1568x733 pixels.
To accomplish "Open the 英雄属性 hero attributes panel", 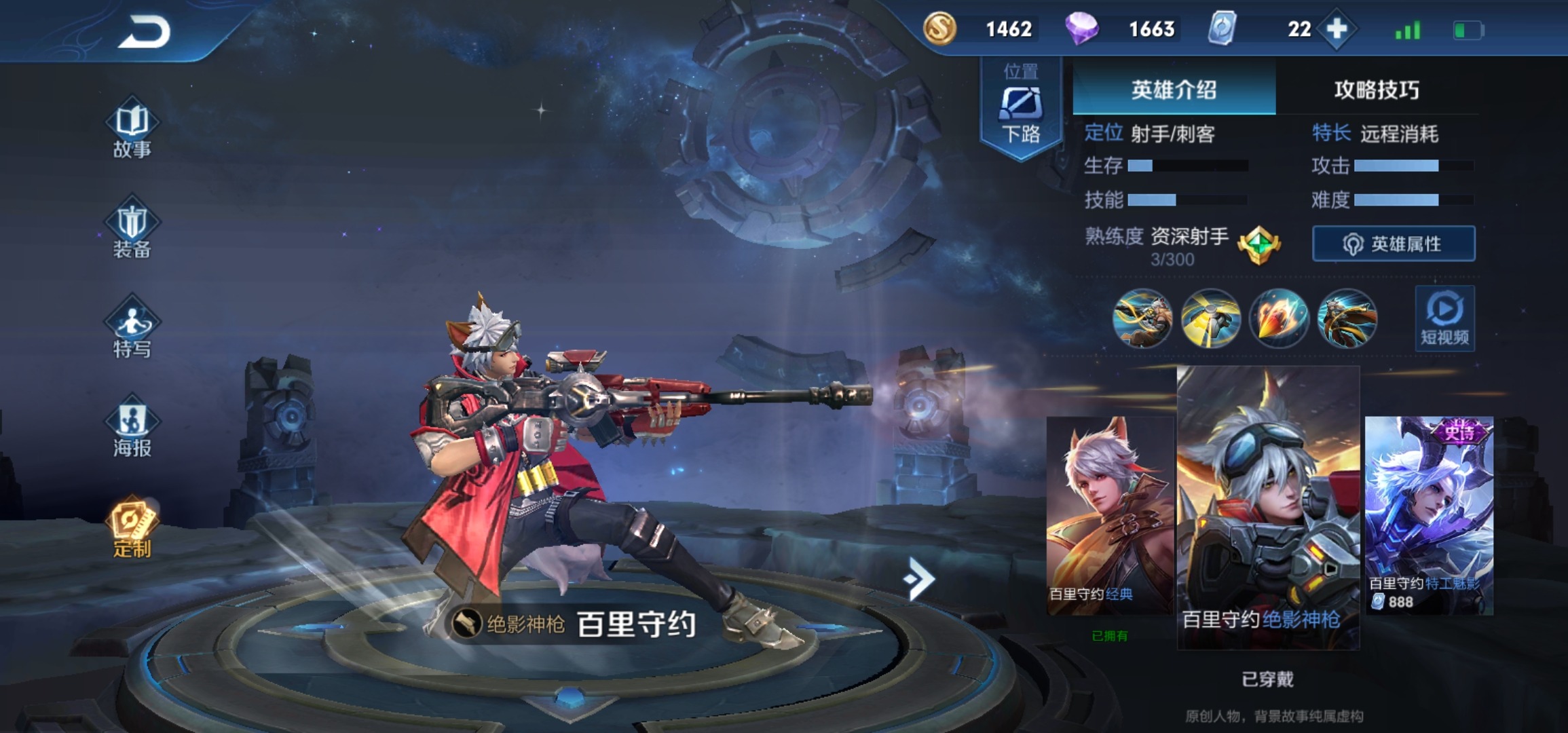I will pyautogui.click(x=1394, y=244).
